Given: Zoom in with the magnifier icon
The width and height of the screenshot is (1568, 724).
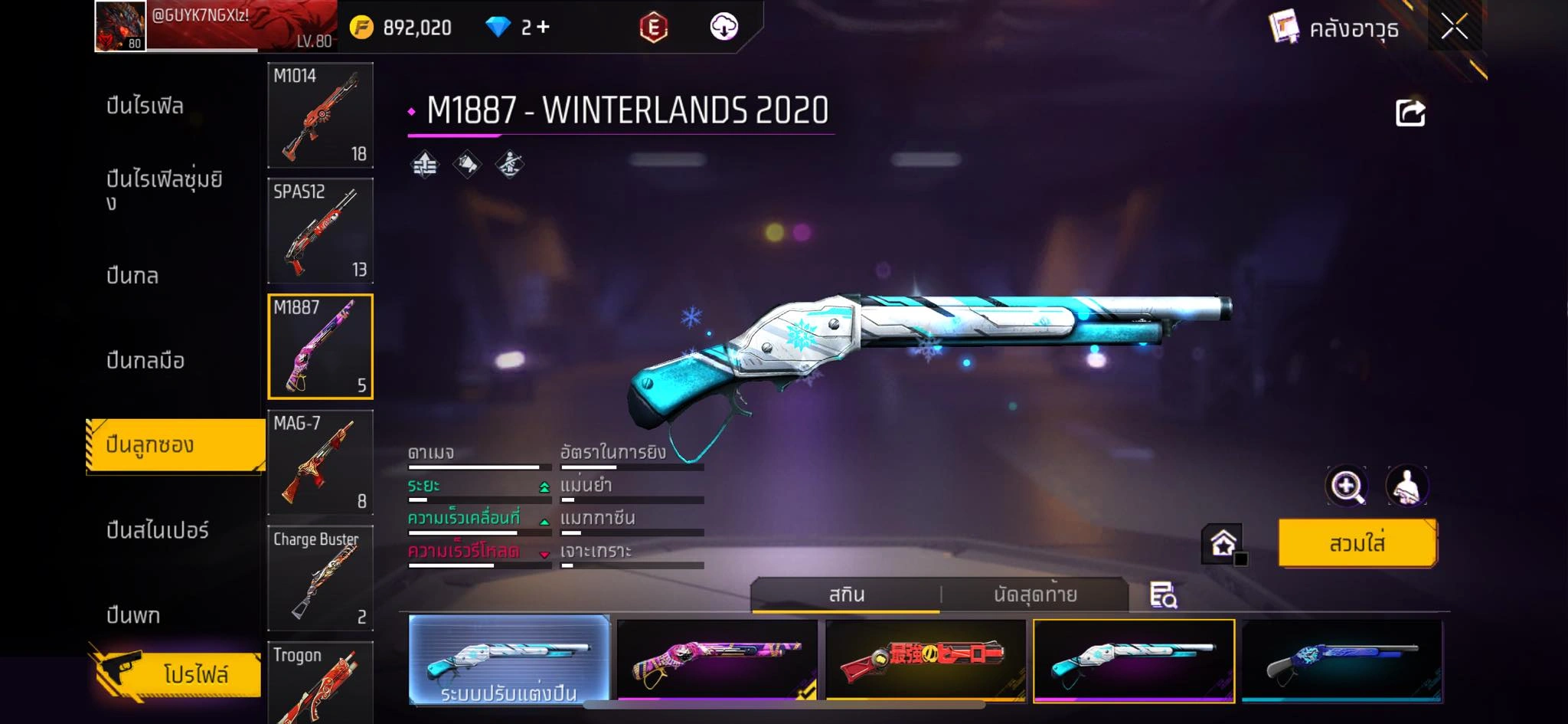Looking at the screenshot, I should pos(1346,486).
